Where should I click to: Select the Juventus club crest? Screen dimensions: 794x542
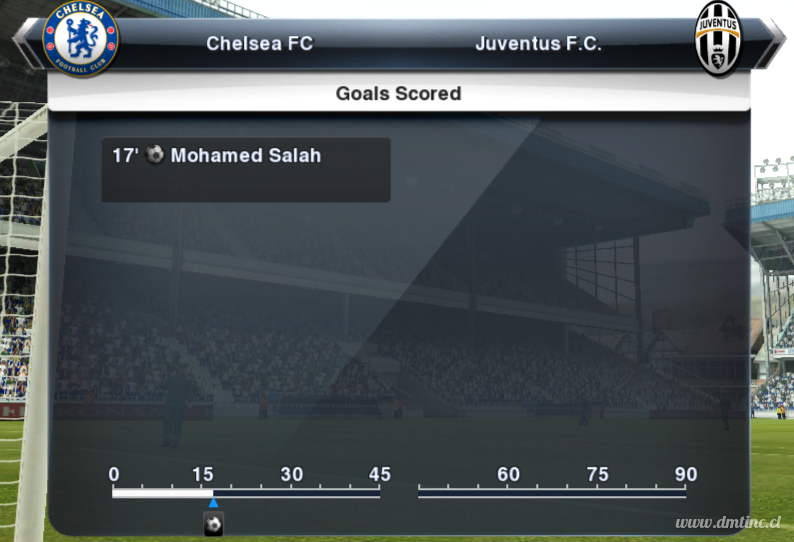point(717,40)
